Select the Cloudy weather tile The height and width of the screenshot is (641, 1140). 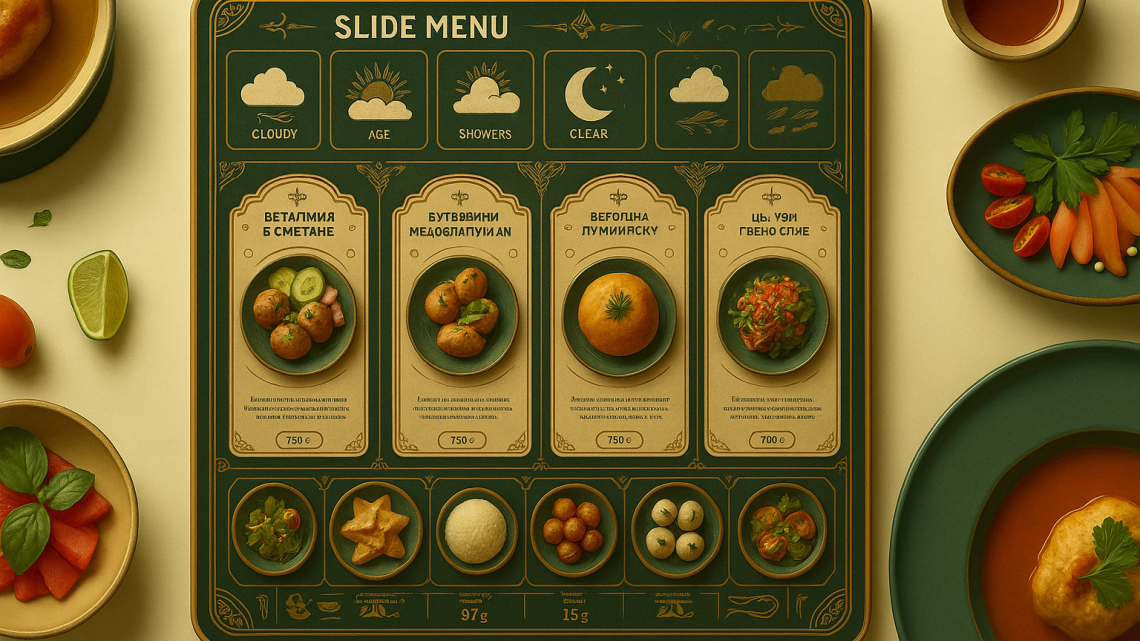click(x=273, y=100)
